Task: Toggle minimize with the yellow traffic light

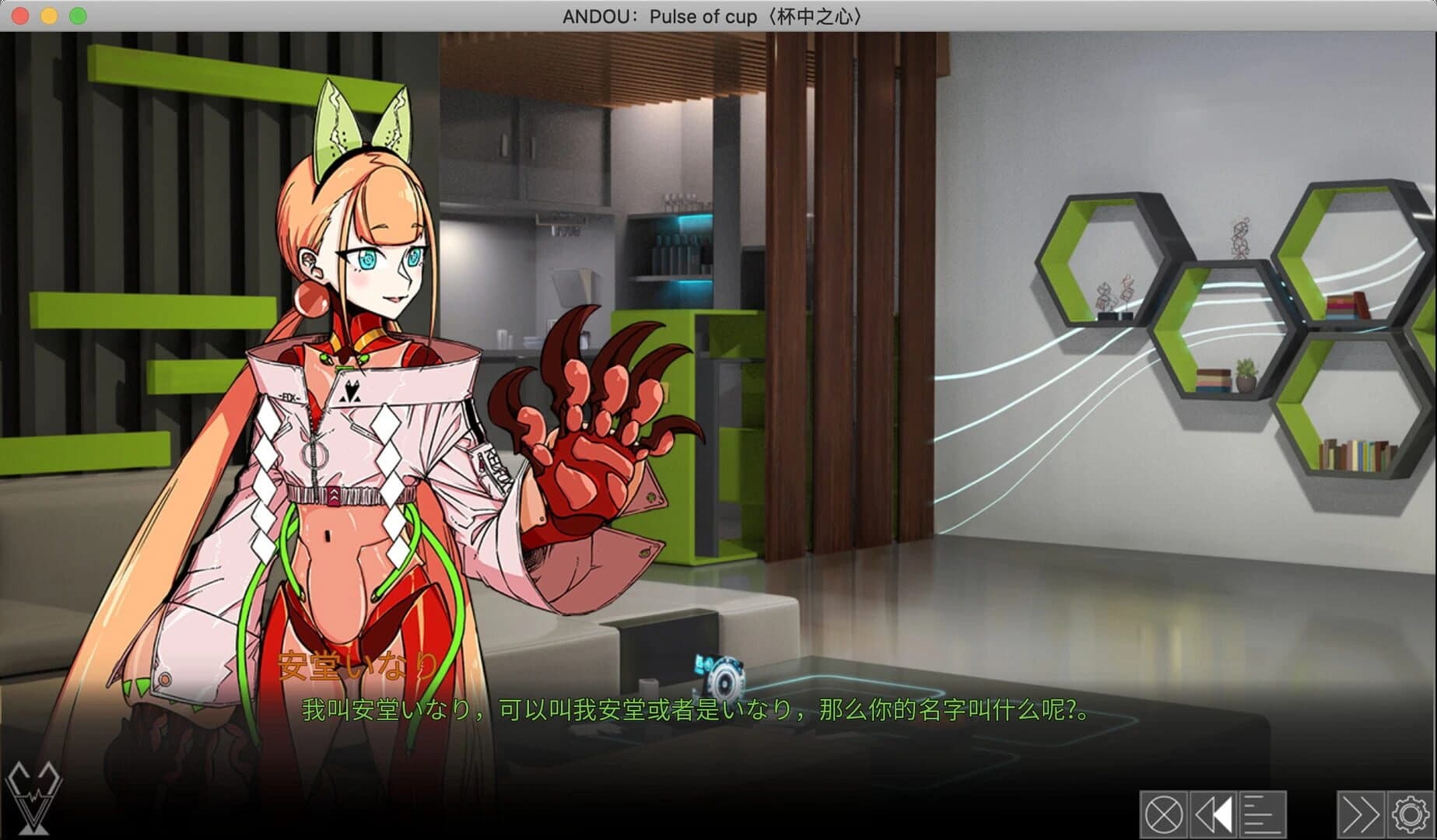Action: pos(47,15)
